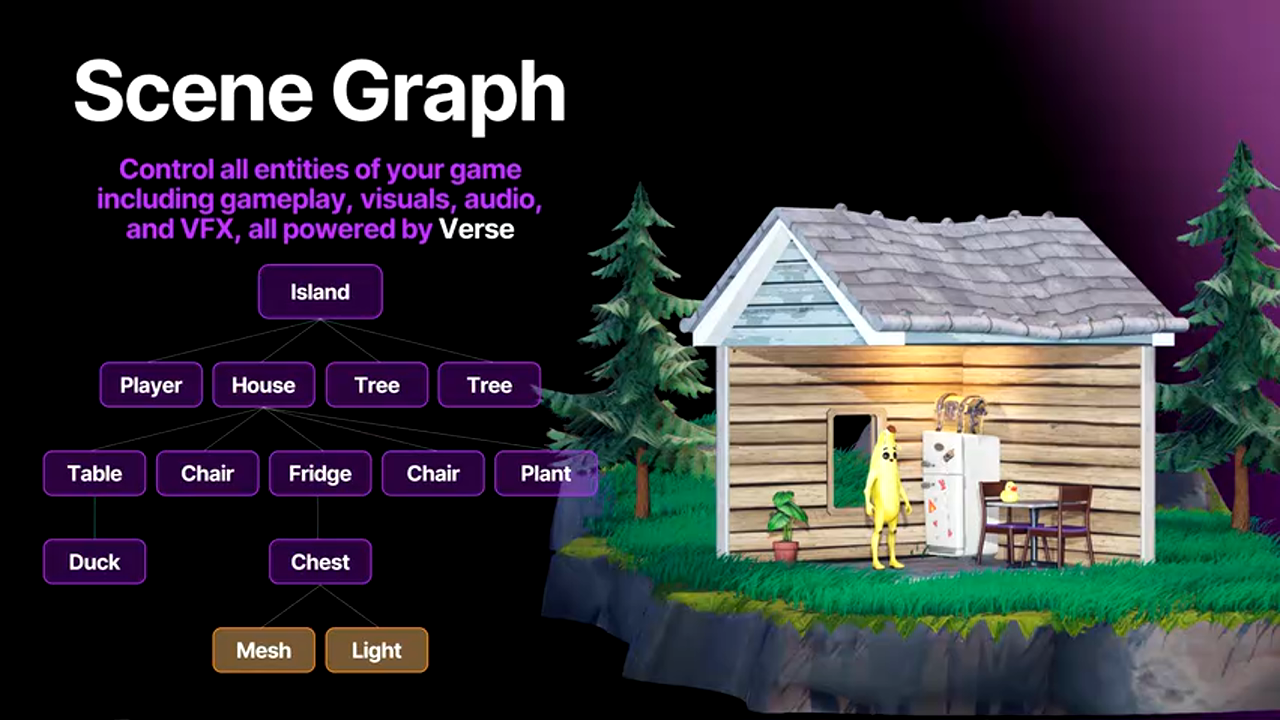Click the orange Light component node

(376, 650)
